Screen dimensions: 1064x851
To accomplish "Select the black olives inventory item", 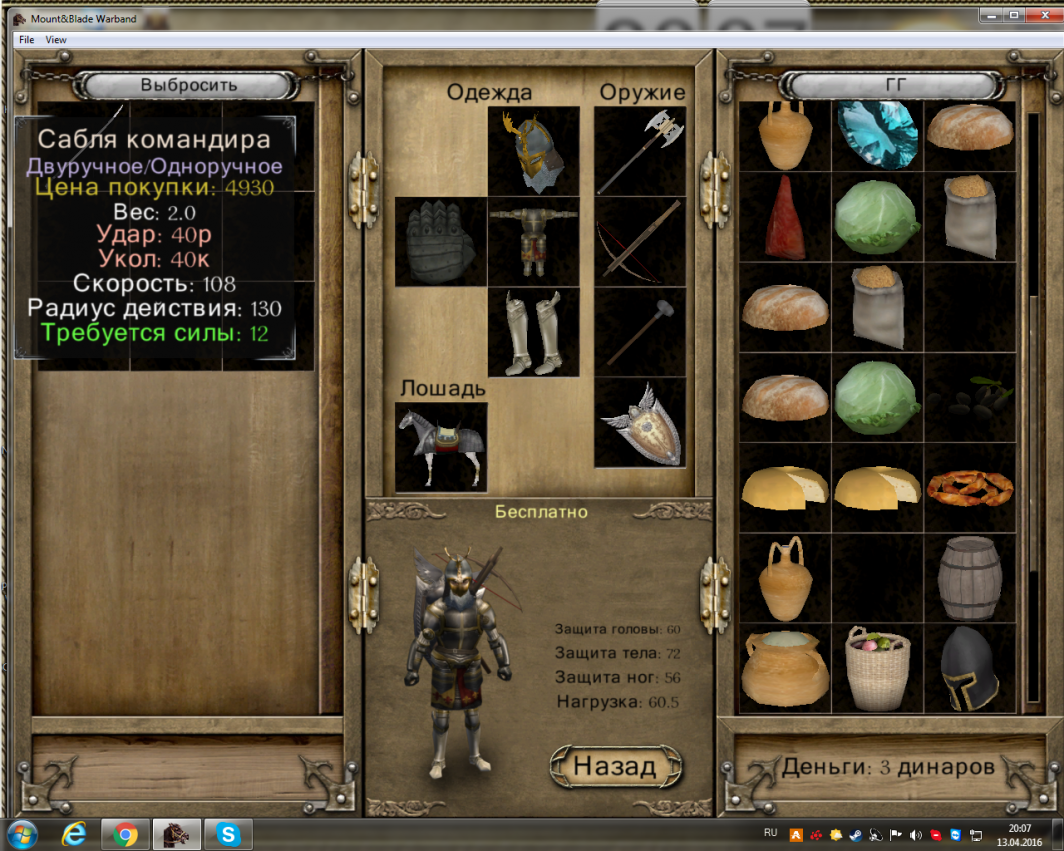I will pyautogui.click(x=969, y=397).
